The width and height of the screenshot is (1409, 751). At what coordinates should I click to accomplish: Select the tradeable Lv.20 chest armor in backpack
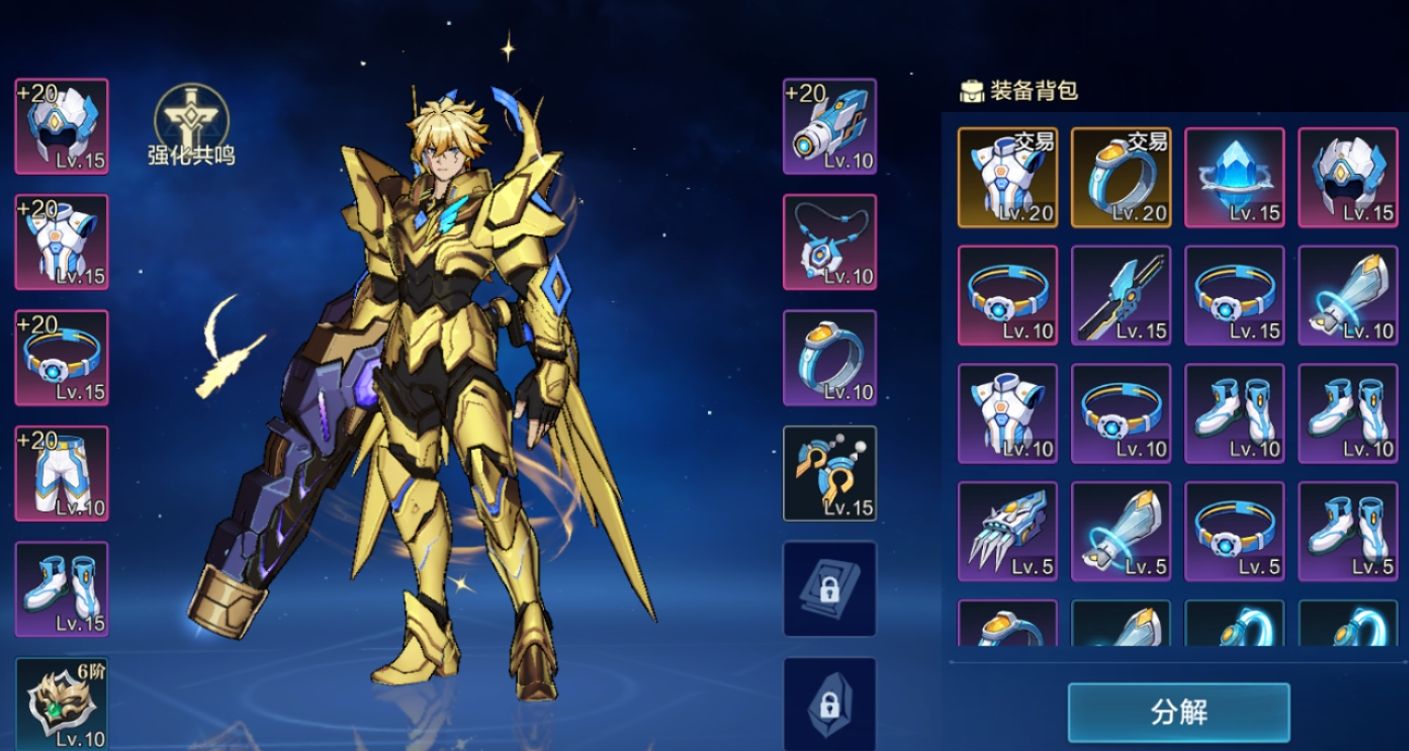[1008, 177]
